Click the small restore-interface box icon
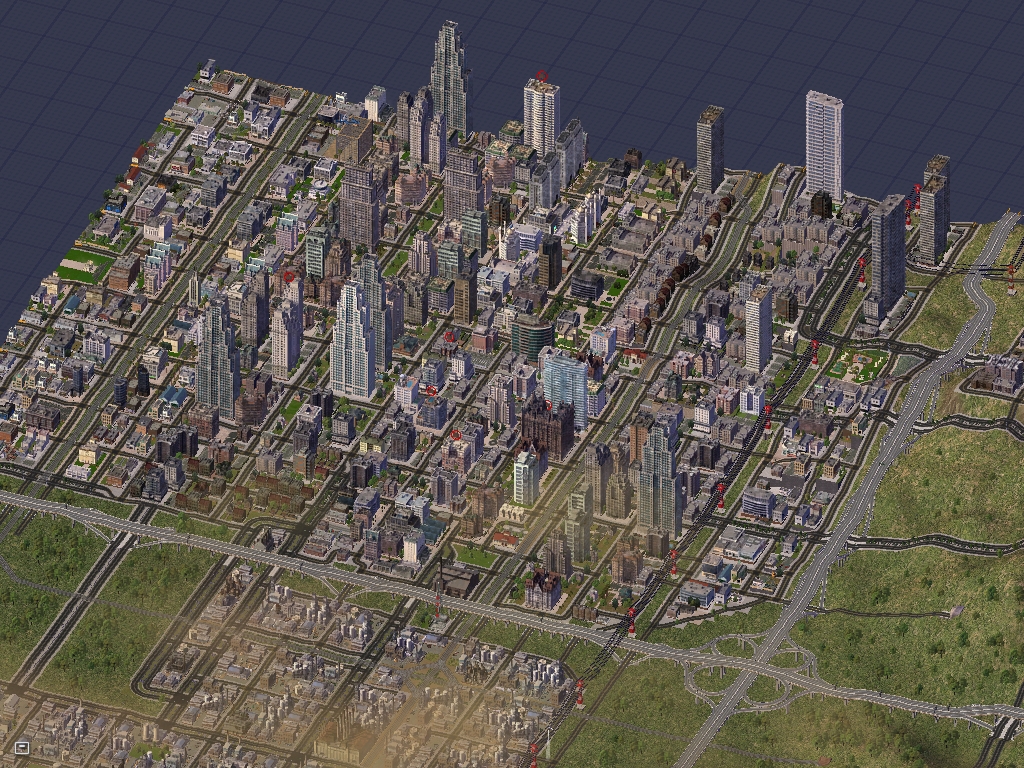Screen dimensions: 1024x768 pyautogui.click(x=22, y=746)
